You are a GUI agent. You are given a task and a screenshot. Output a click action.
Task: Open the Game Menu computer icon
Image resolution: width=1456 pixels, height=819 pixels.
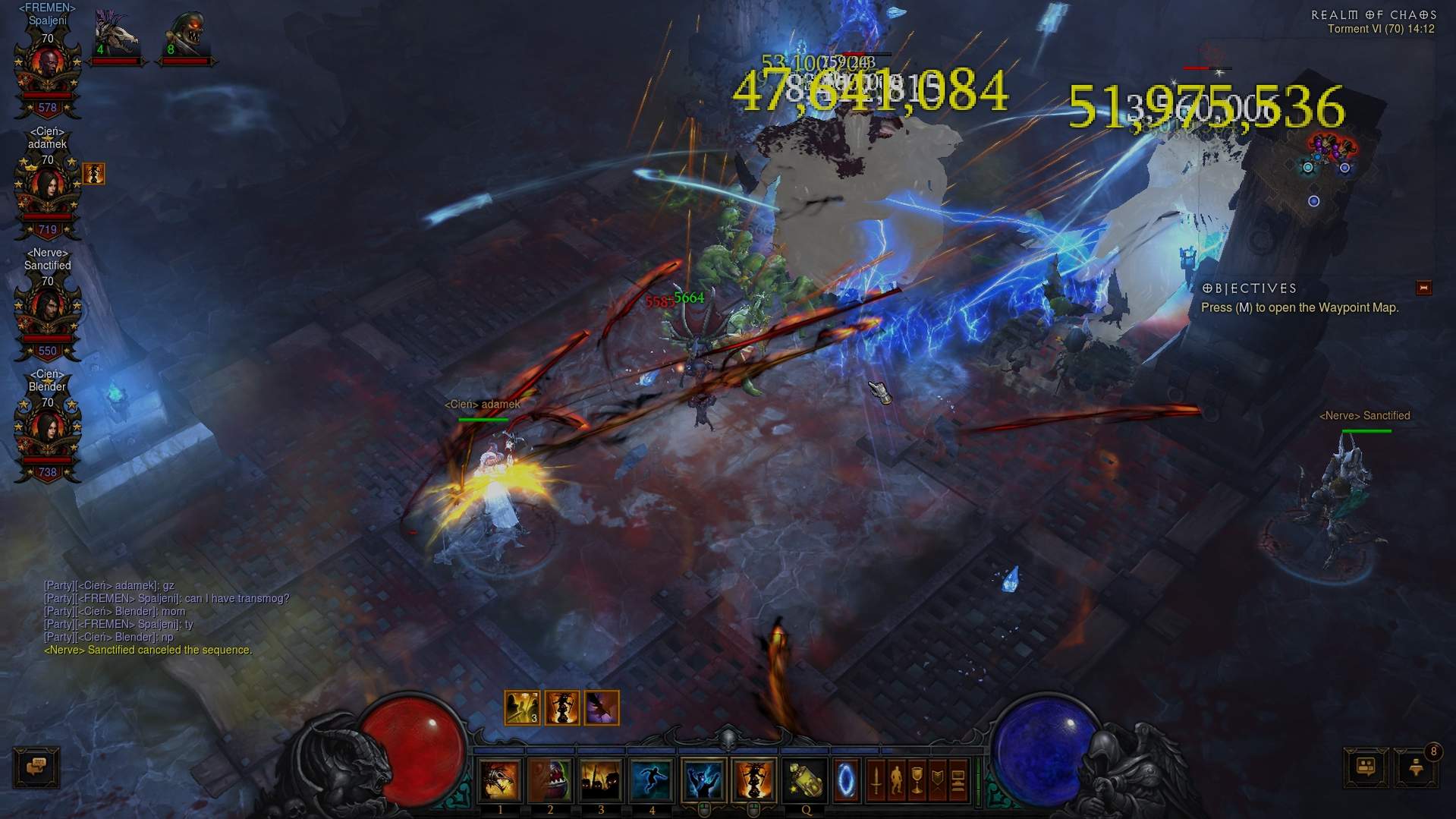point(958,780)
